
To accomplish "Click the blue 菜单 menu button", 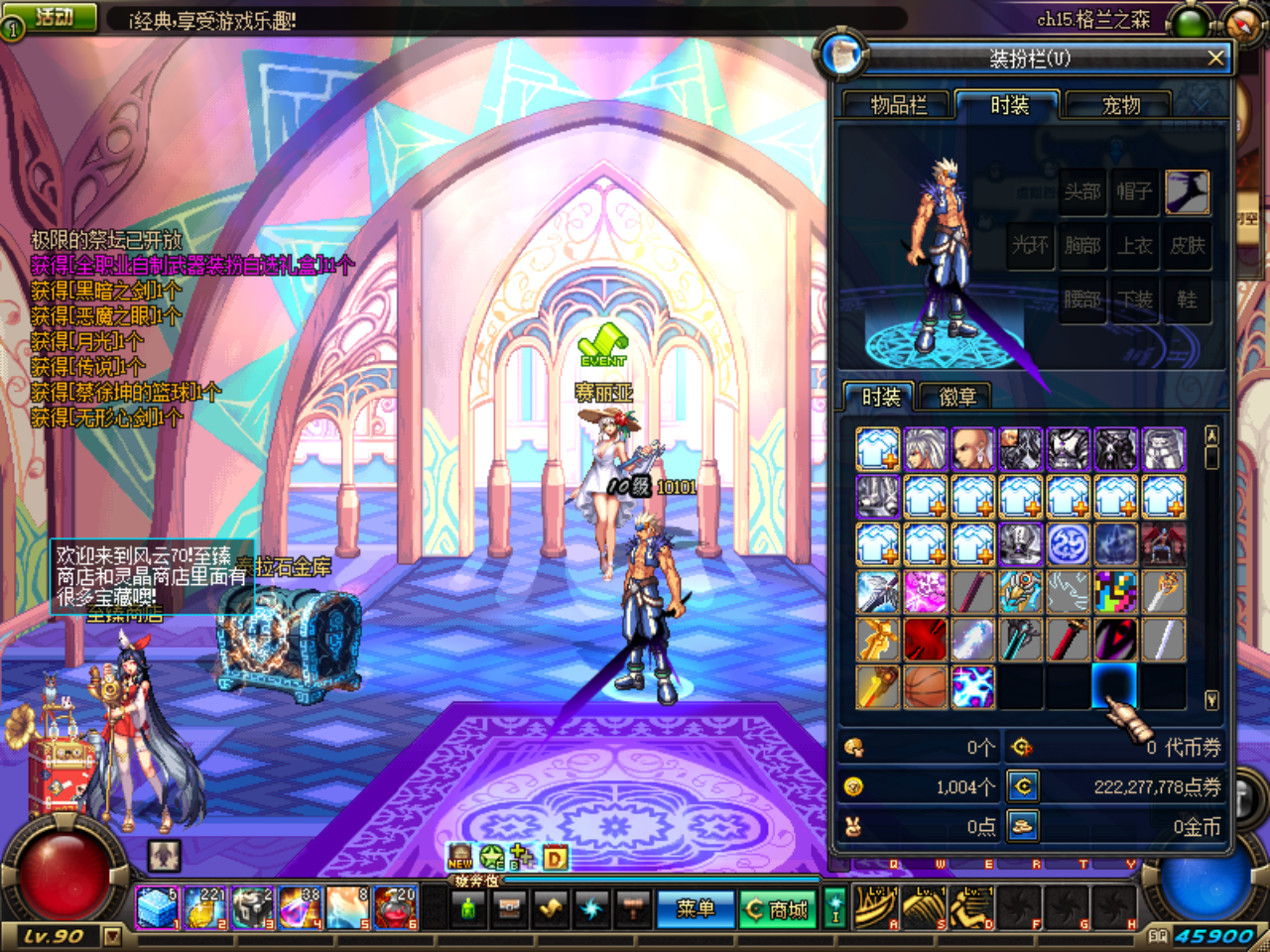I will (x=698, y=907).
